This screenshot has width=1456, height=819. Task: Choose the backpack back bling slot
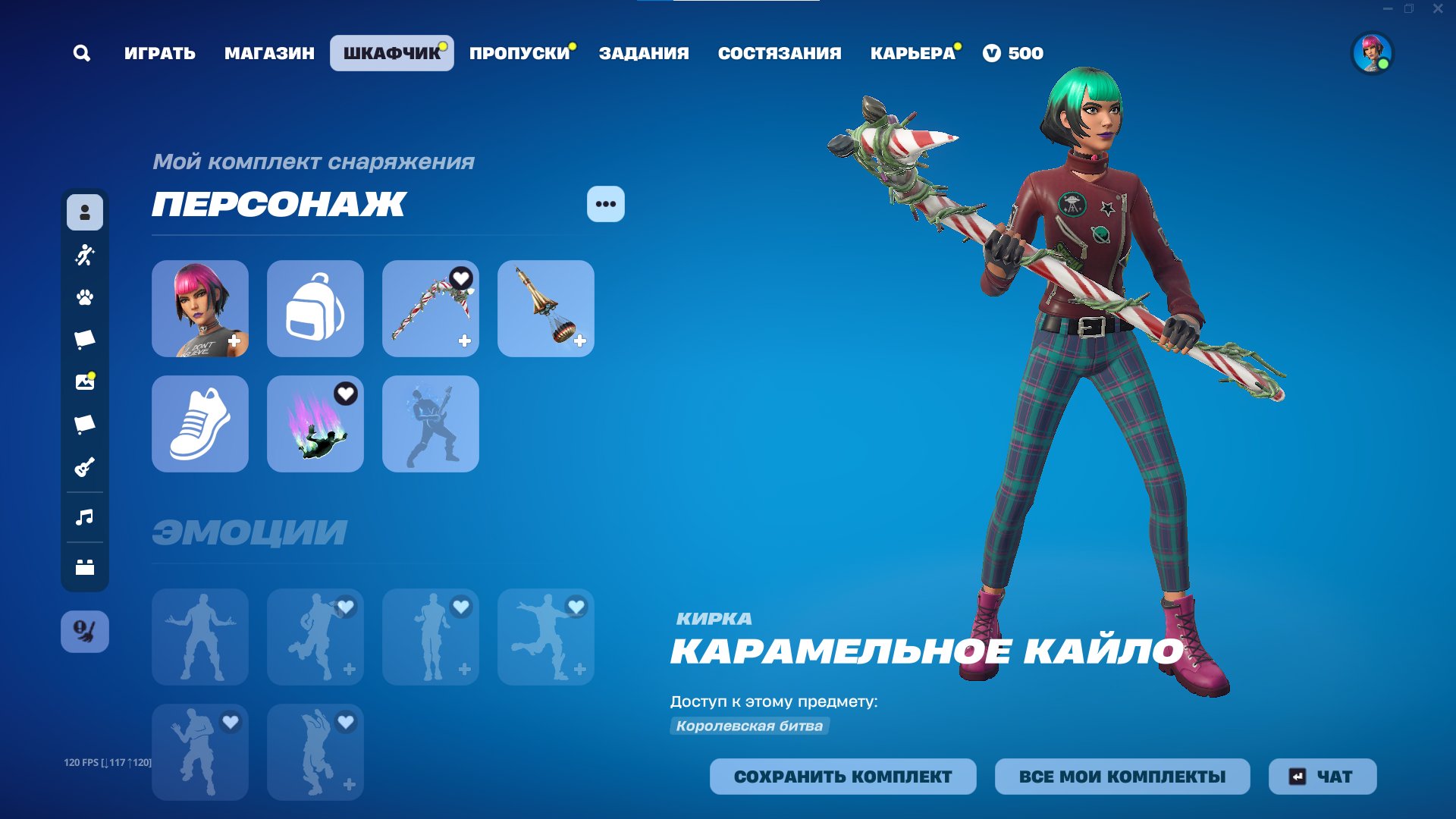pos(315,309)
